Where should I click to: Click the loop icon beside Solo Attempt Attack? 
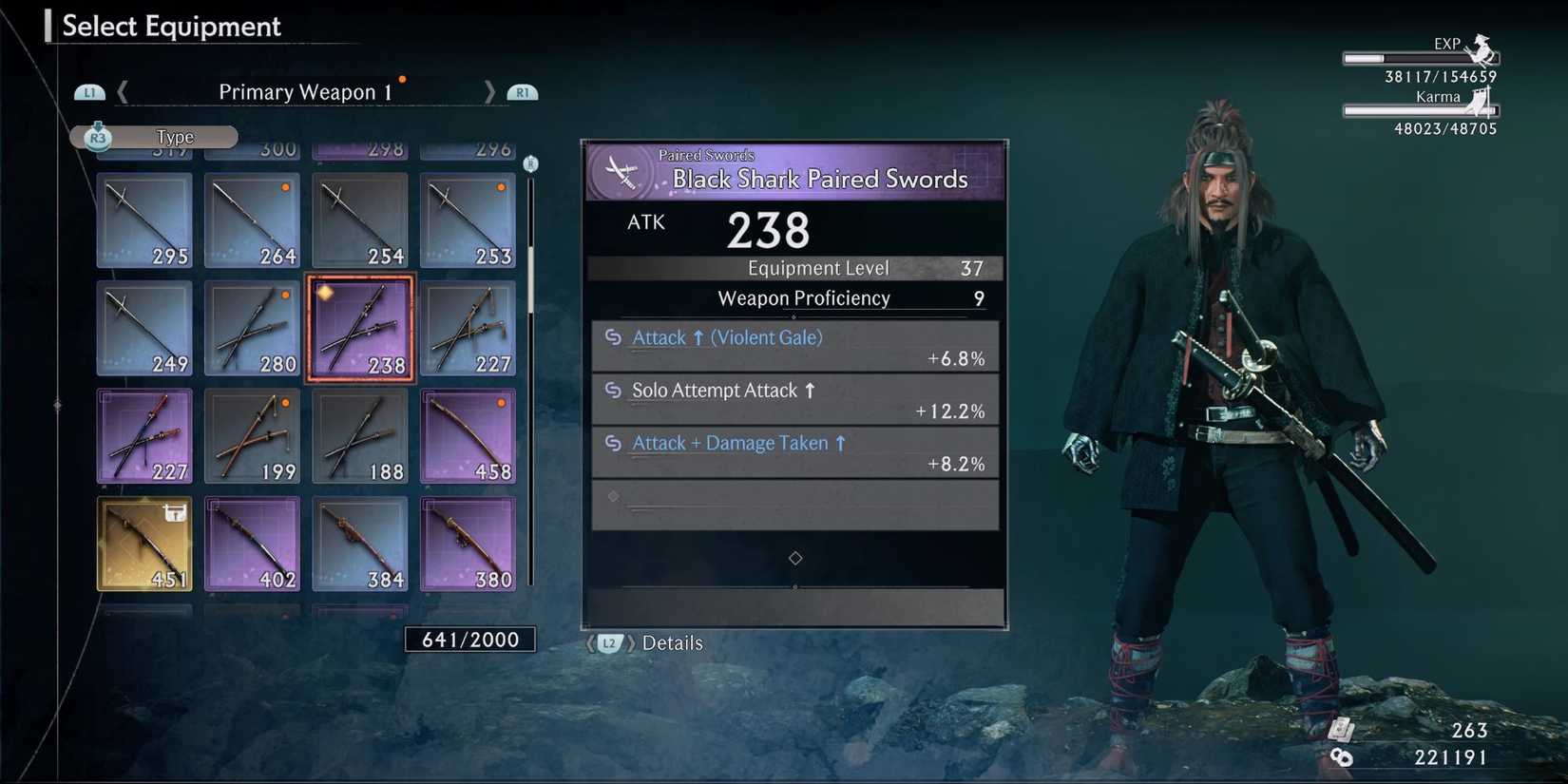(x=614, y=391)
